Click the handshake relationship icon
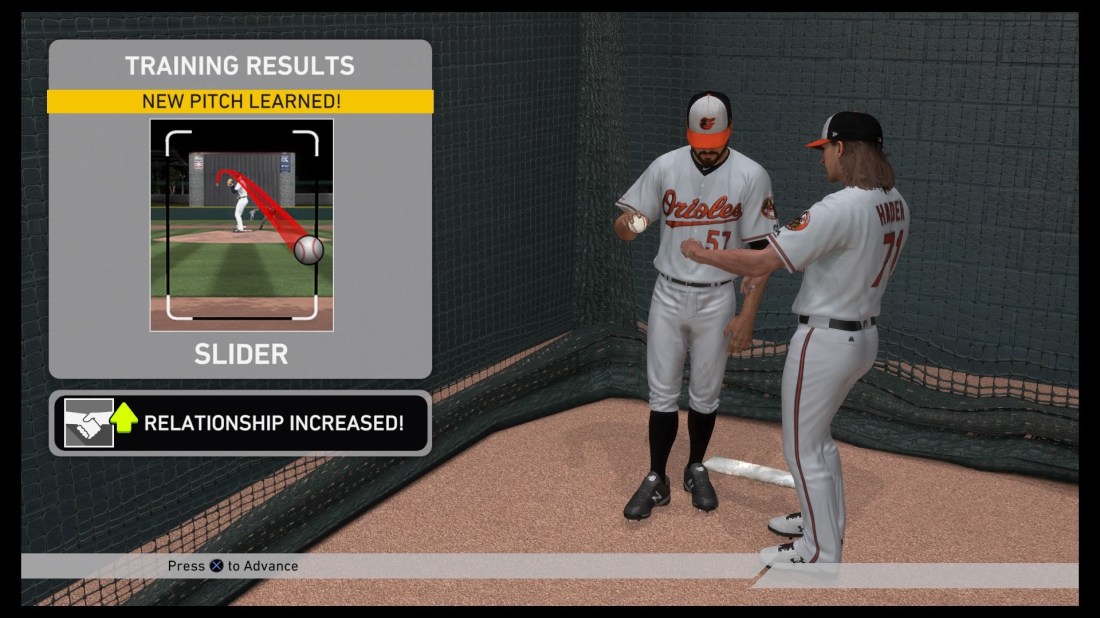Screen dimensions: 1100x618 (x=89, y=423)
